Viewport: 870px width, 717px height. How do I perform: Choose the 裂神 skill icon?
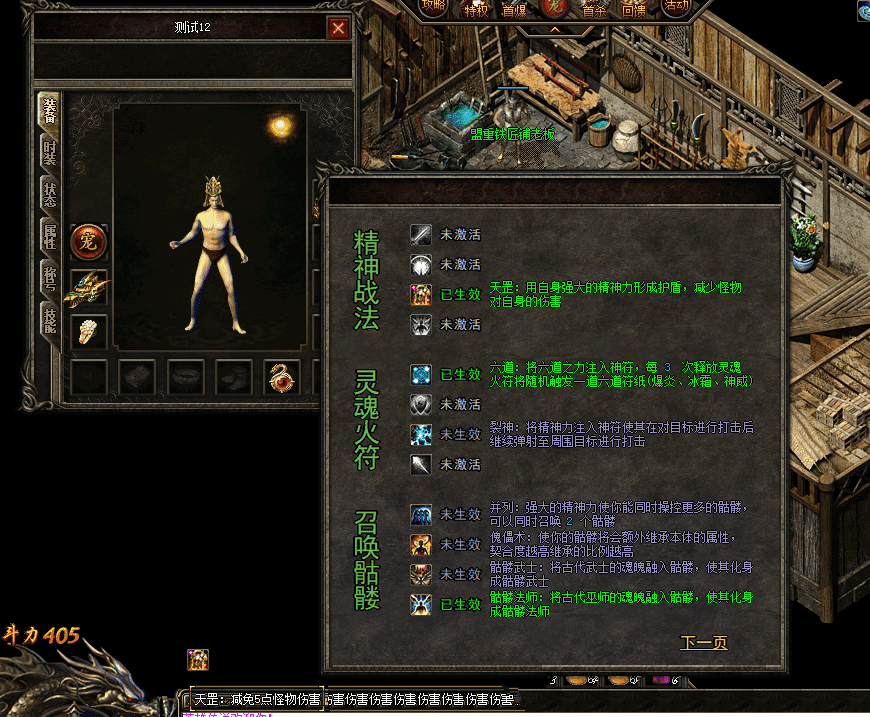tap(421, 434)
